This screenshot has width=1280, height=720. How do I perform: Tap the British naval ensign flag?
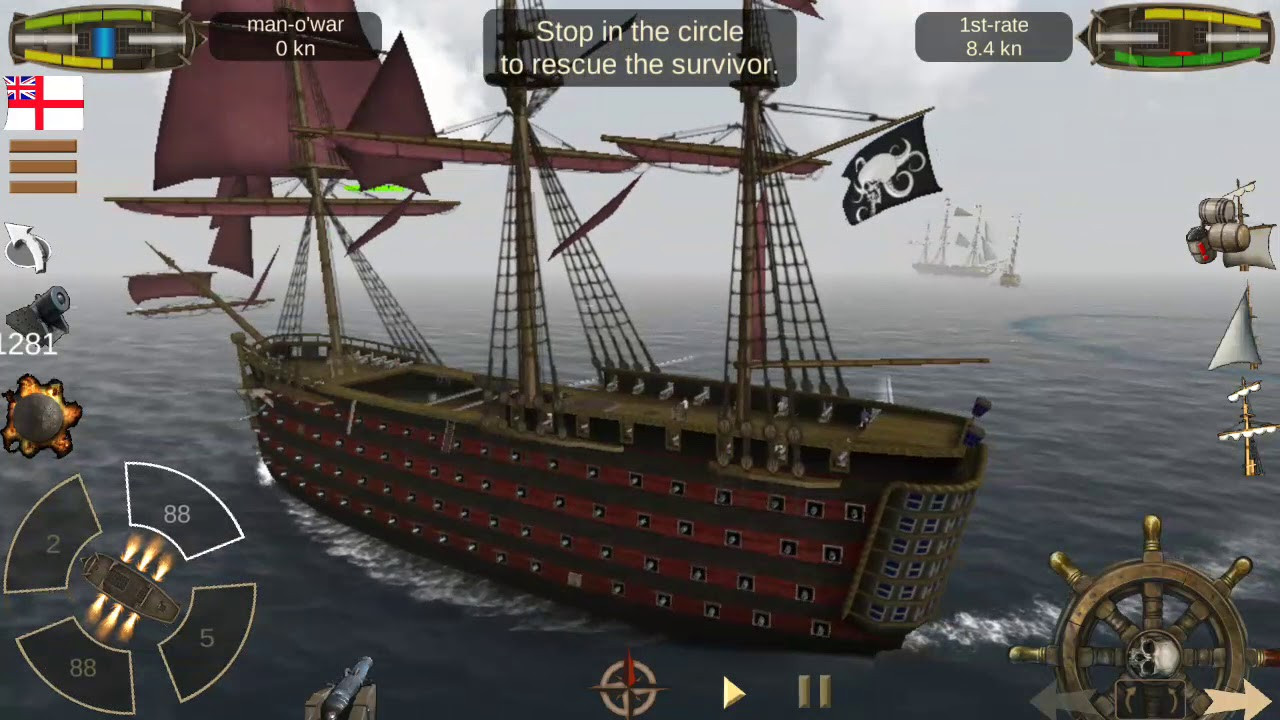44,103
